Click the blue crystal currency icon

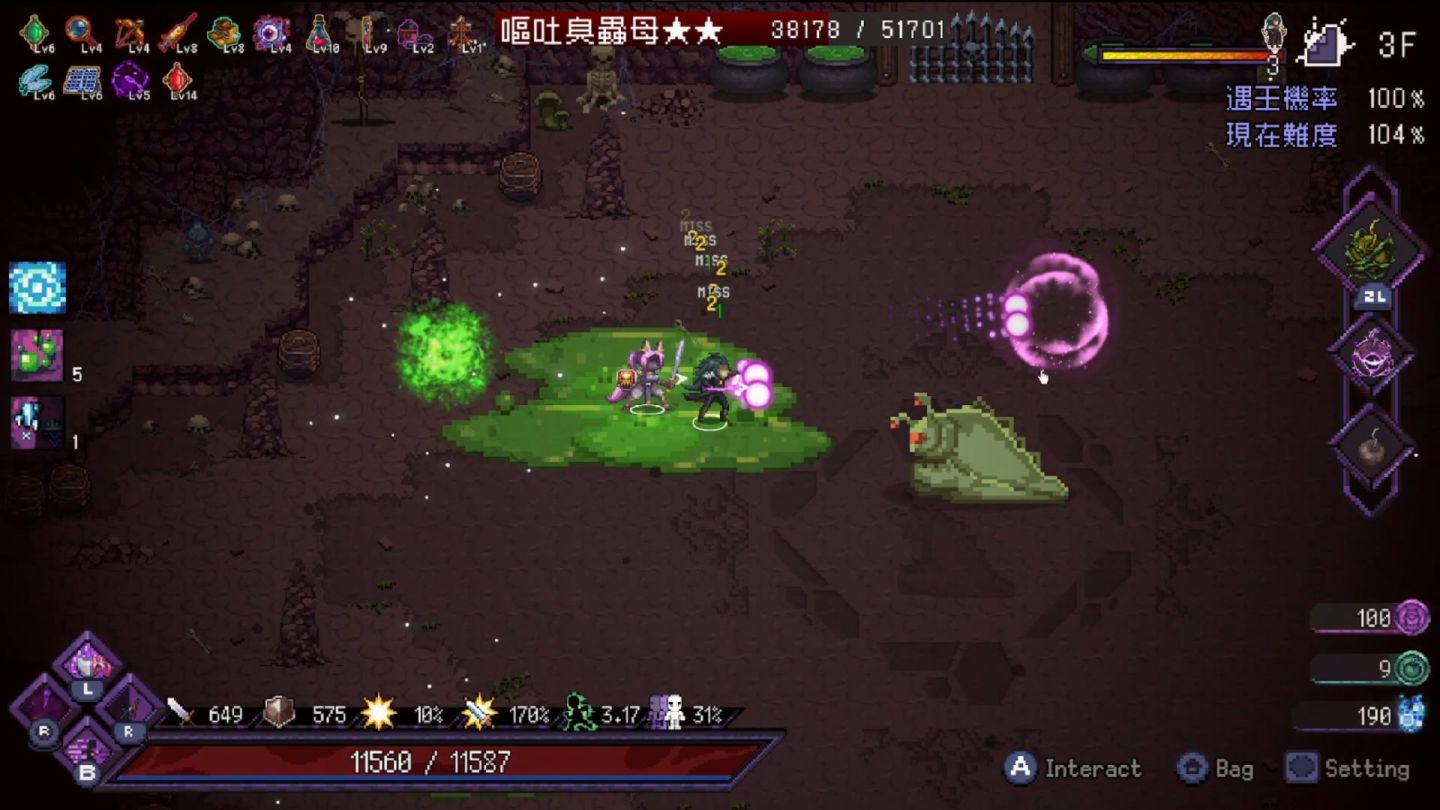point(1411,714)
